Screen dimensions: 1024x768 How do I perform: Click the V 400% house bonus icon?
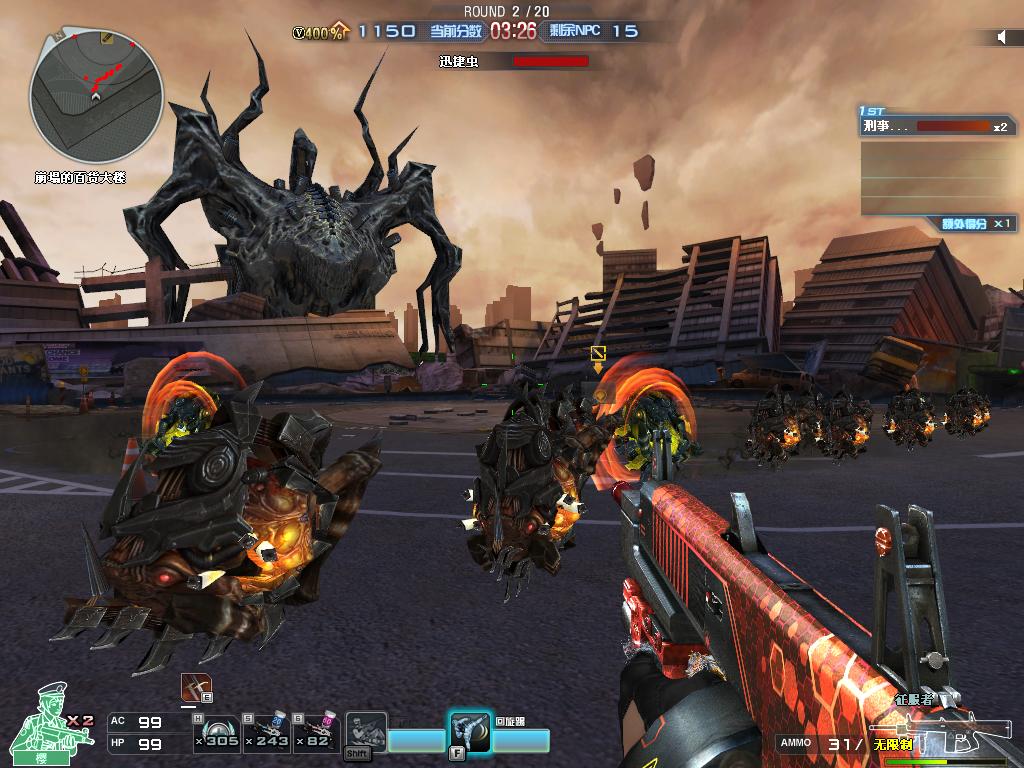(x=320, y=32)
